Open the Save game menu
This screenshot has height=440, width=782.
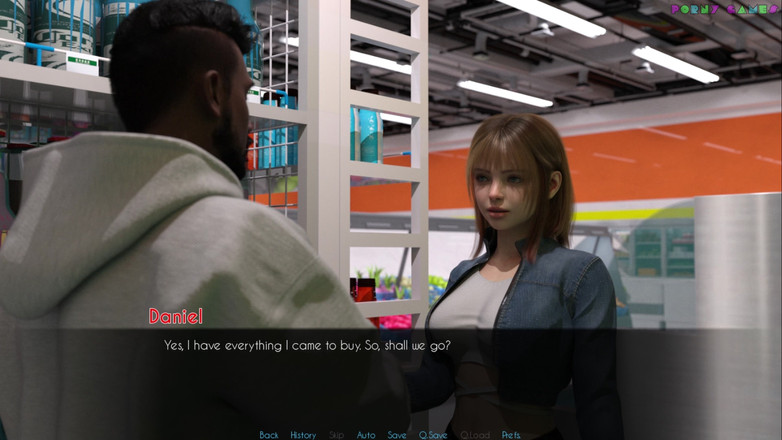tap(397, 435)
